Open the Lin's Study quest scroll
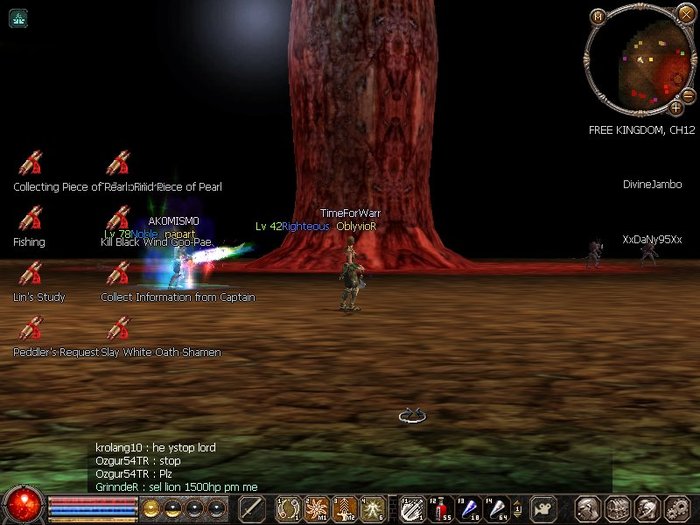The image size is (700, 525). coord(30,273)
